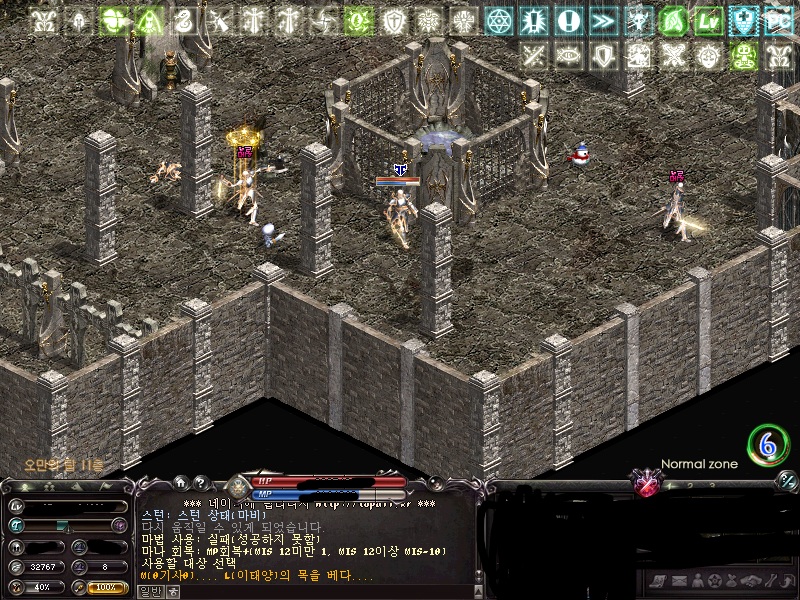Click the green ring showing number 6

(768, 446)
